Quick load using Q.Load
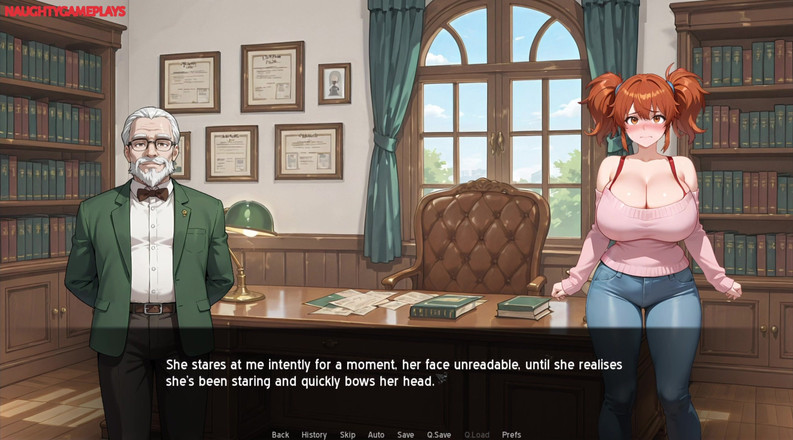This screenshot has height=440, width=793. pyautogui.click(x=477, y=435)
